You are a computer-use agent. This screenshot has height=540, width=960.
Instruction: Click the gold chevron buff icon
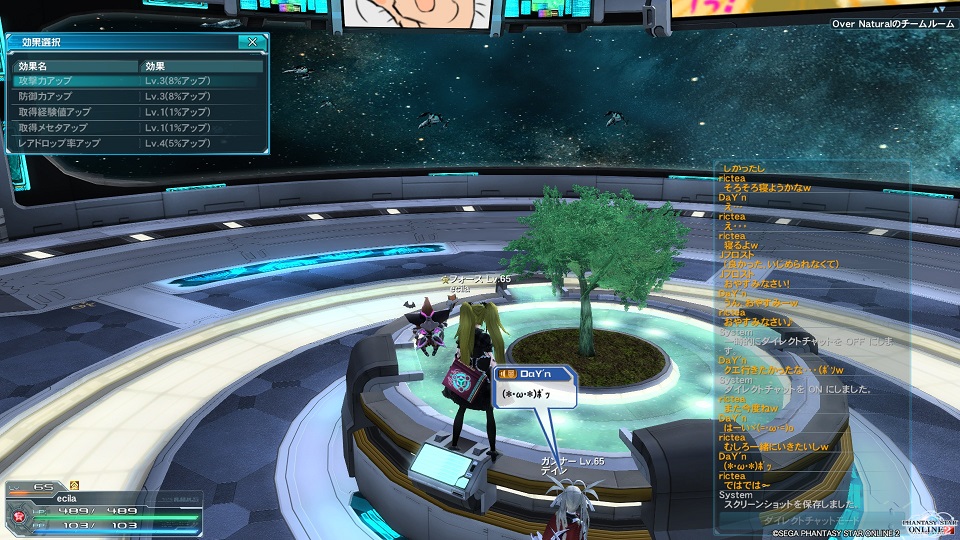(x=75, y=485)
